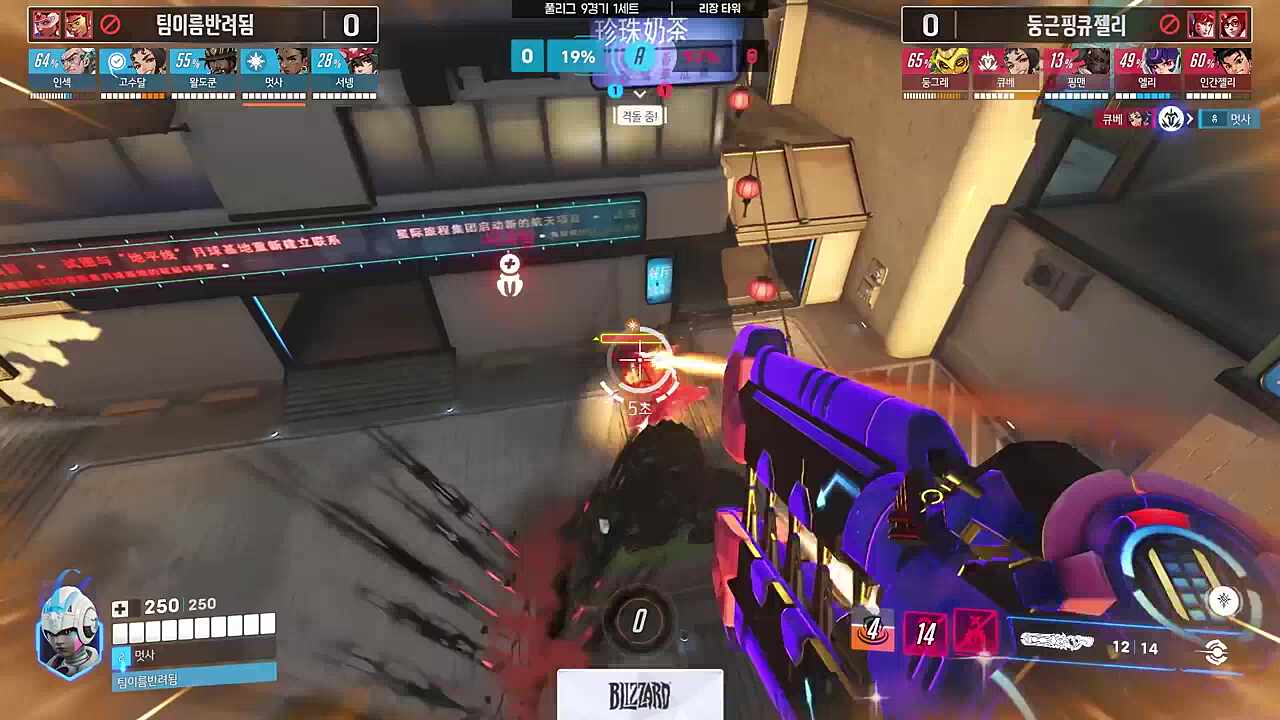
Task: Click the ability icon with 14 cooldown
Action: tap(926, 632)
